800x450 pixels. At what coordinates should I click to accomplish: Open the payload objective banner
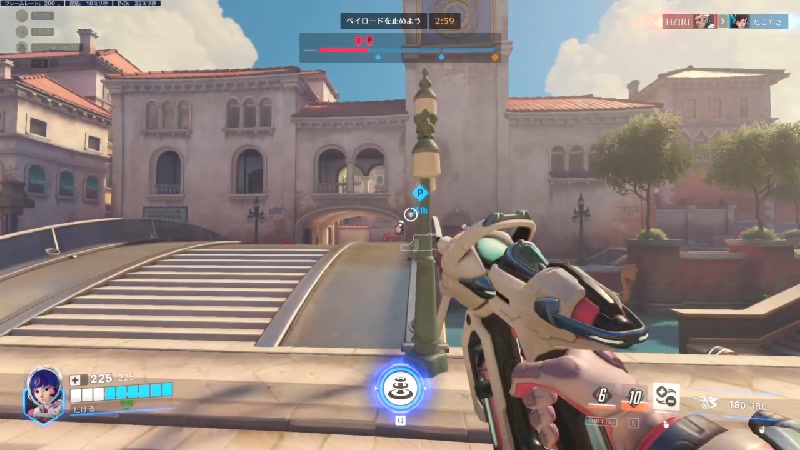(x=383, y=20)
